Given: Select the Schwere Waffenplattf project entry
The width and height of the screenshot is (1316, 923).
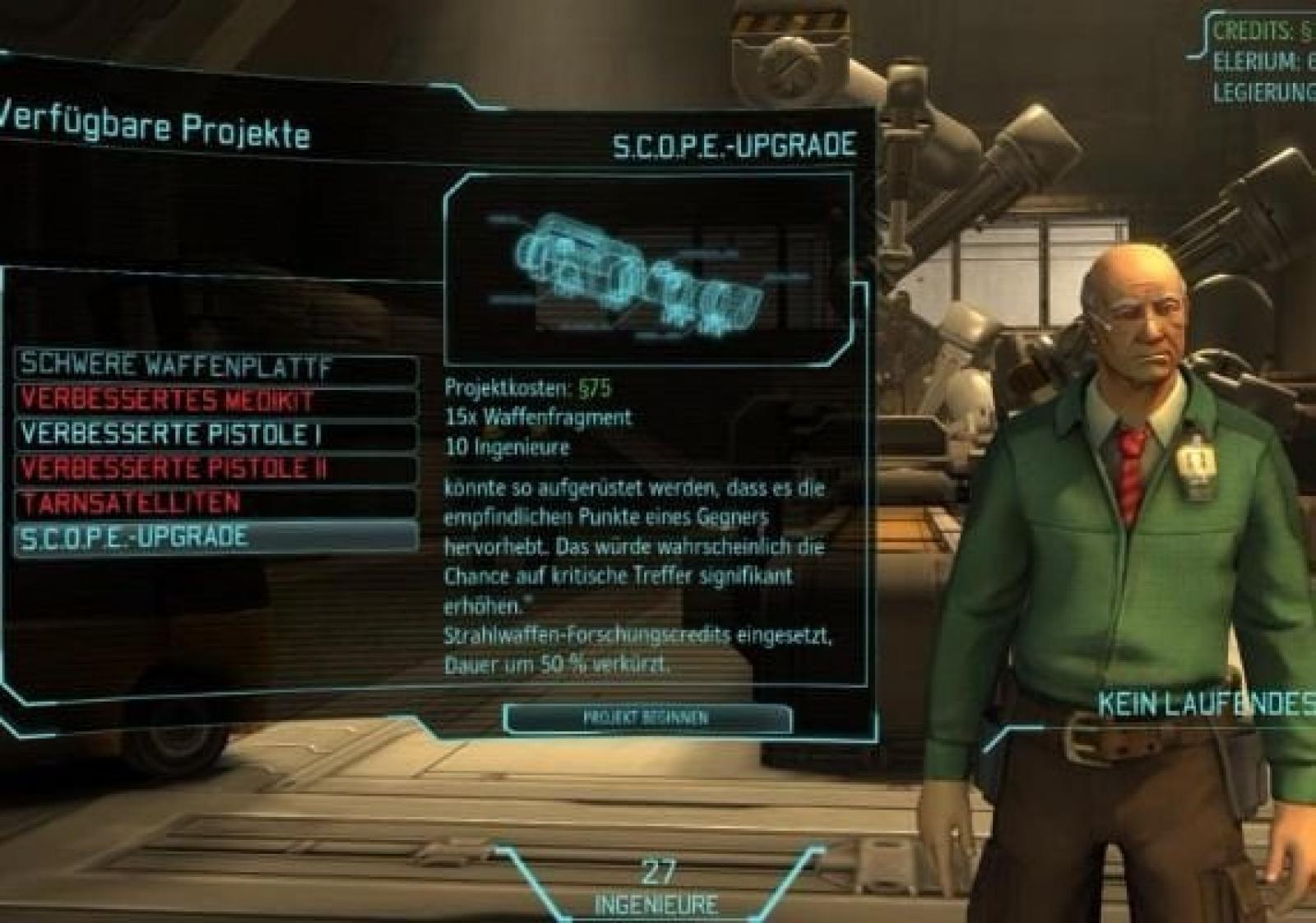Looking at the screenshot, I should click(215, 366).
